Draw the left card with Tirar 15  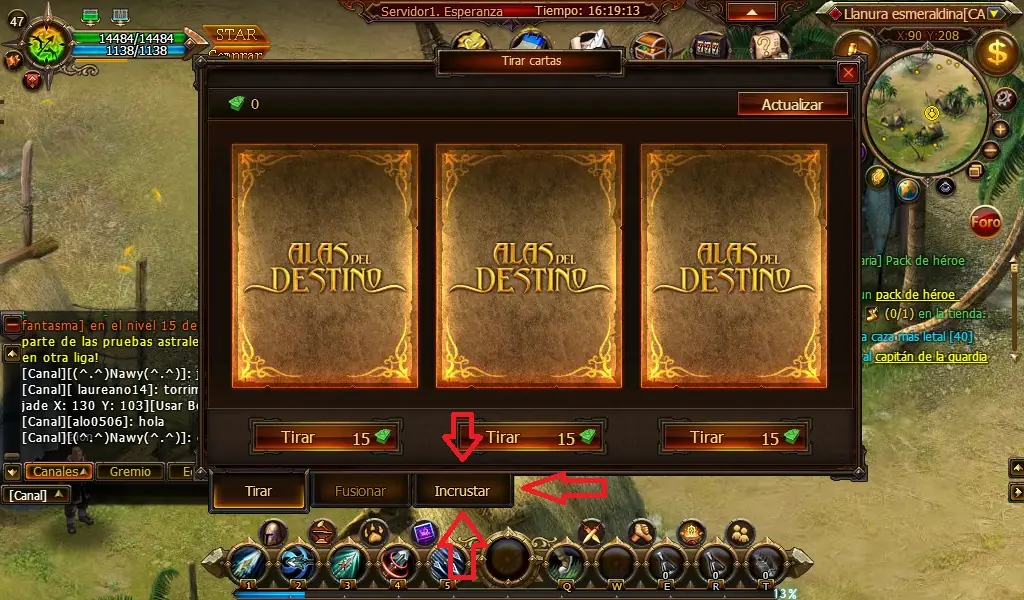click(x=326, y=438)
